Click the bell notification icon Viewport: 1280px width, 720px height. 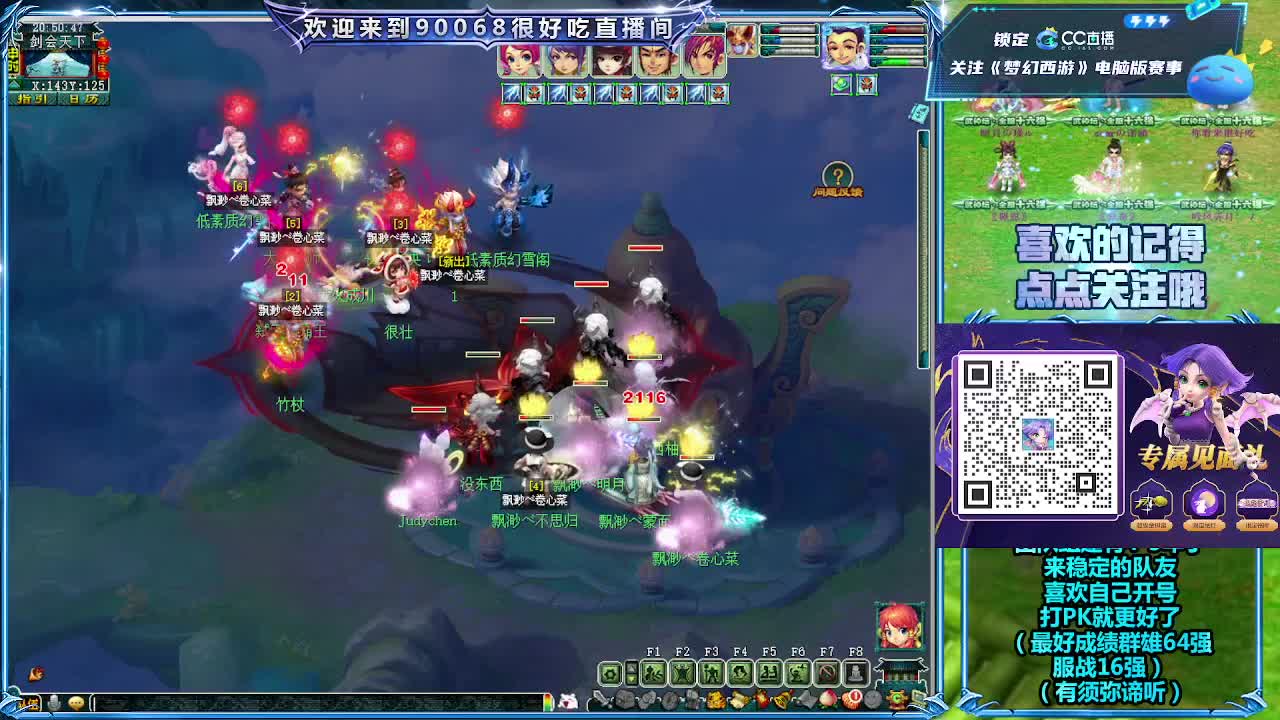(782, 698)
